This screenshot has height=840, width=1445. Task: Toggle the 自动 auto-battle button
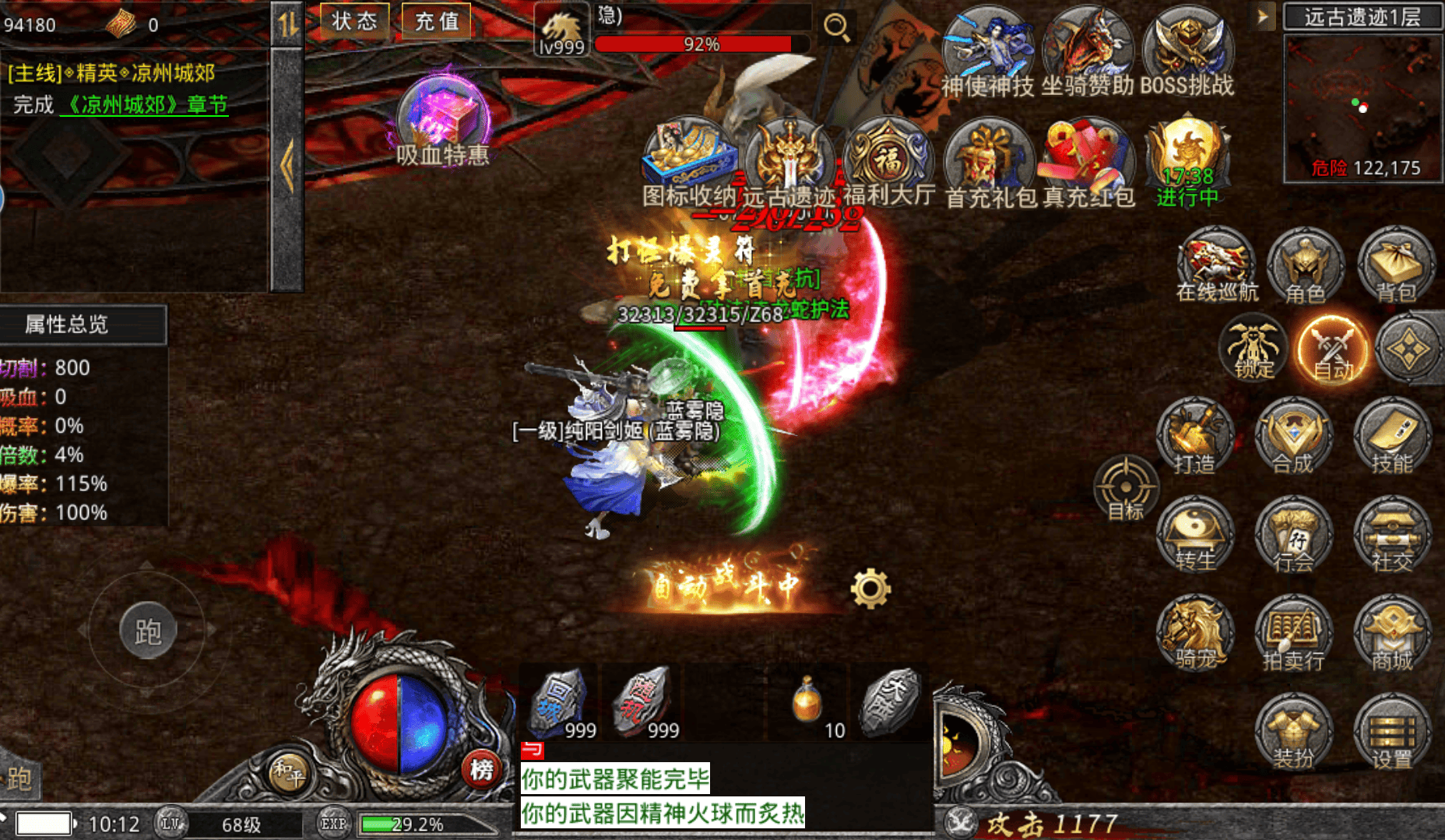1333,350
